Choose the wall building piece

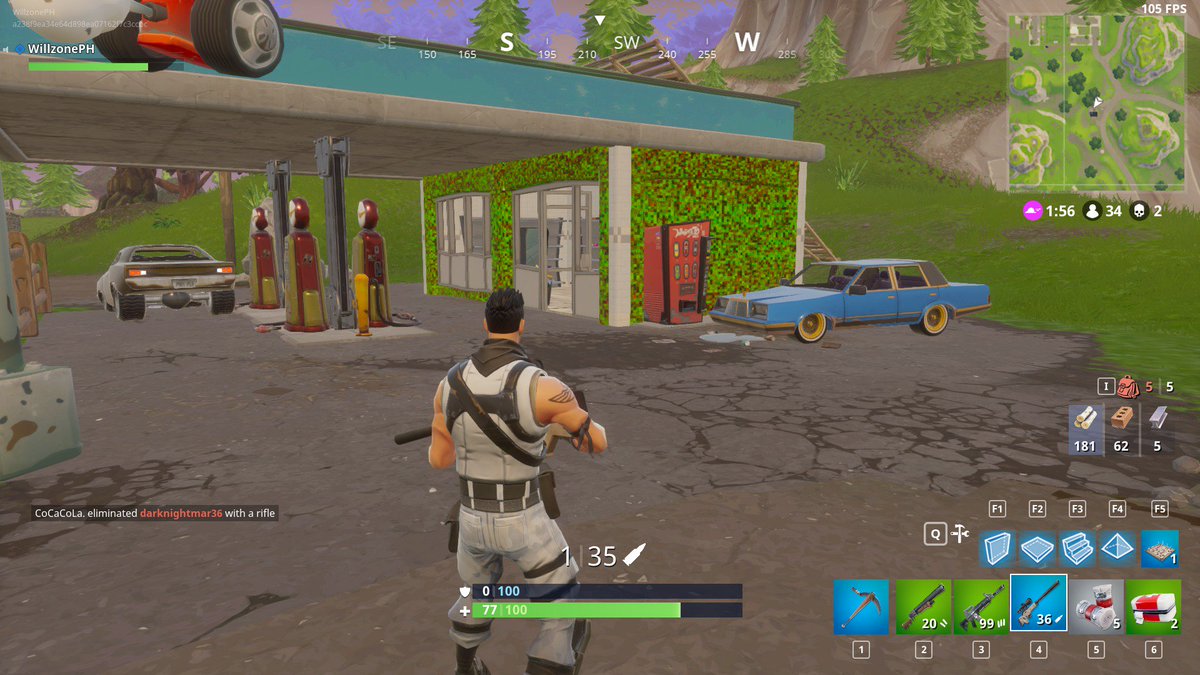(998, 547)
